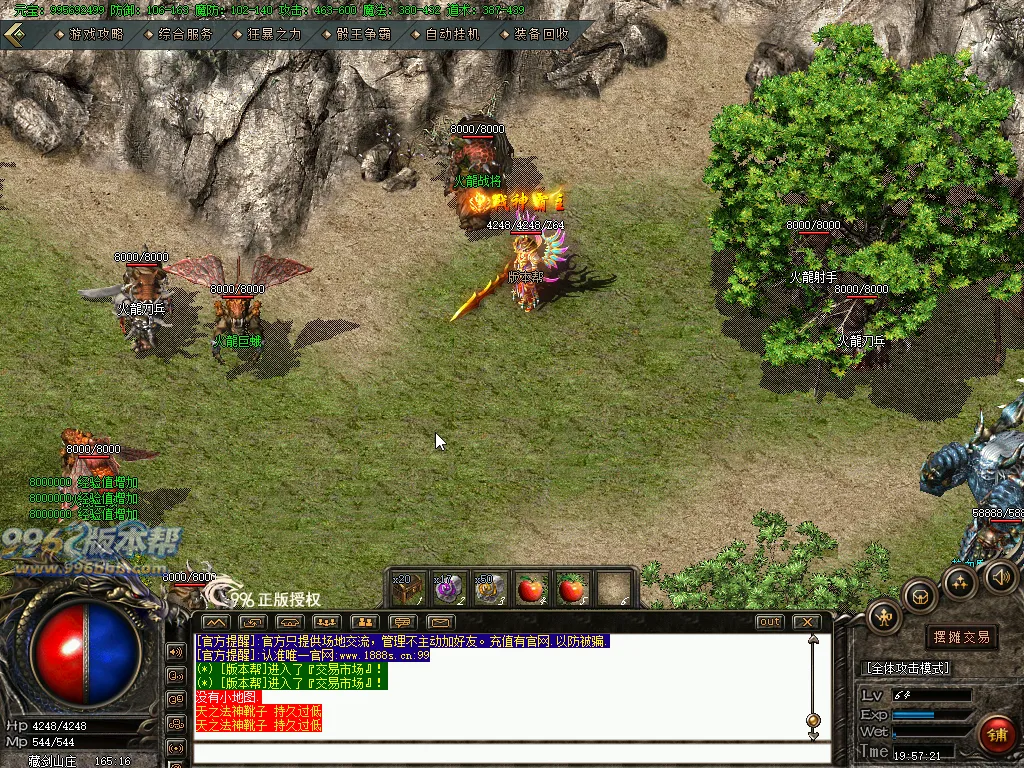Image resolution: width=1024 pixels, height=768 pixels.
Task: Close the chat window with X
Action: click(x=806, y=622)
